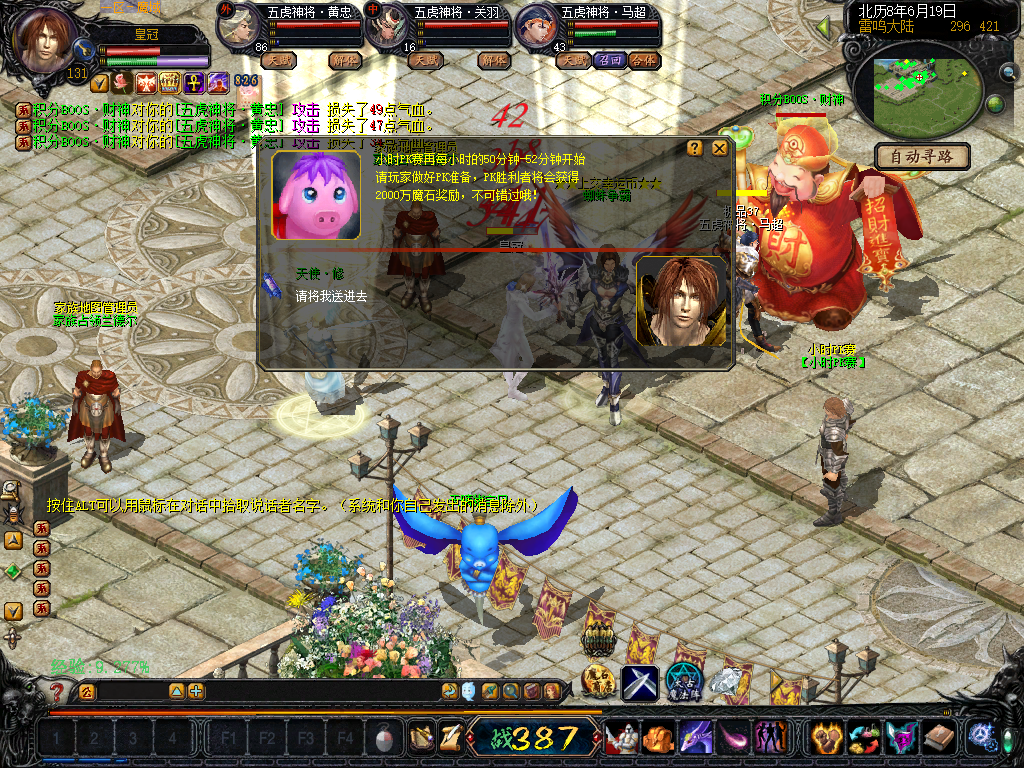Click 天赋 under 五虎神将·黄忠
The height and width of the screenshot is (768, 1024).
pos(278,60)
